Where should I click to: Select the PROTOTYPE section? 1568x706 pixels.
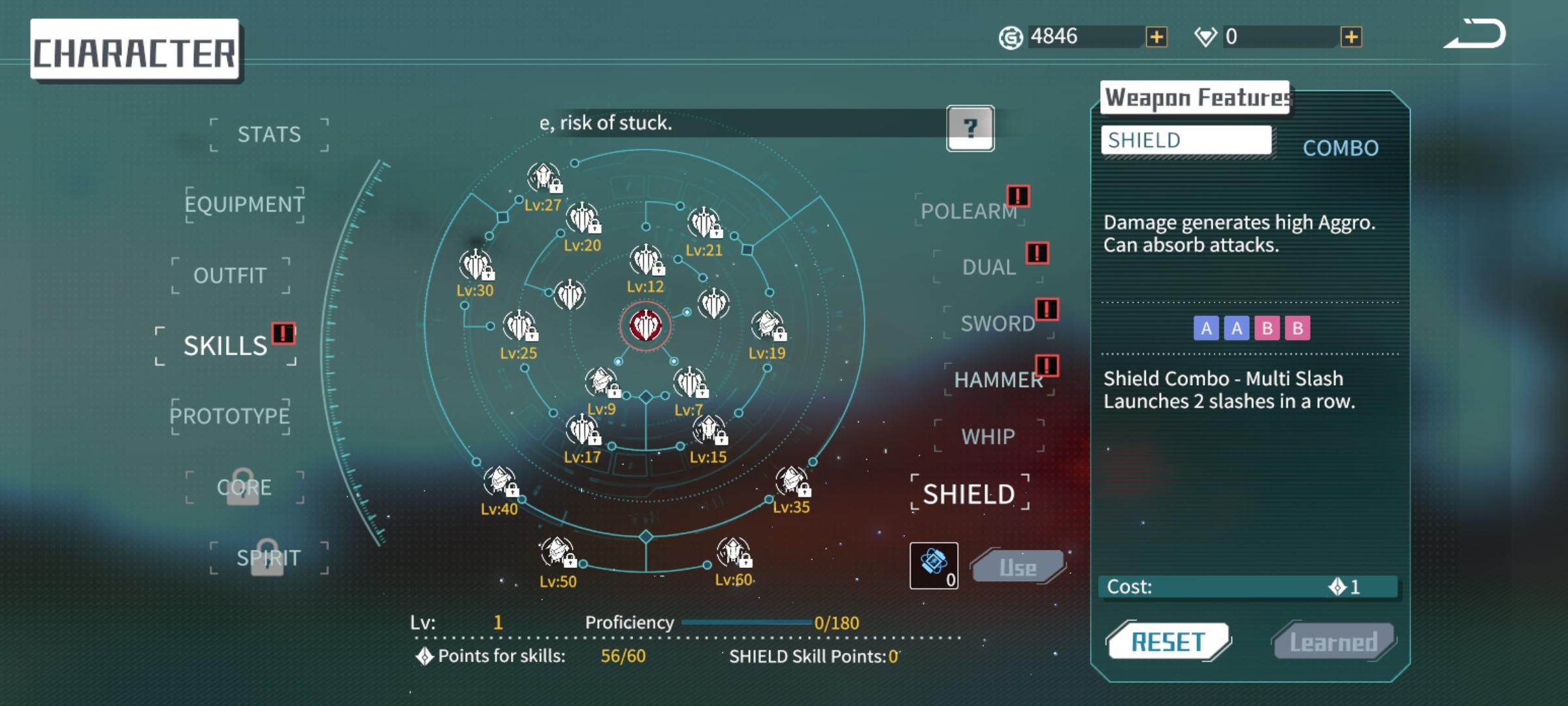(230, 416)
